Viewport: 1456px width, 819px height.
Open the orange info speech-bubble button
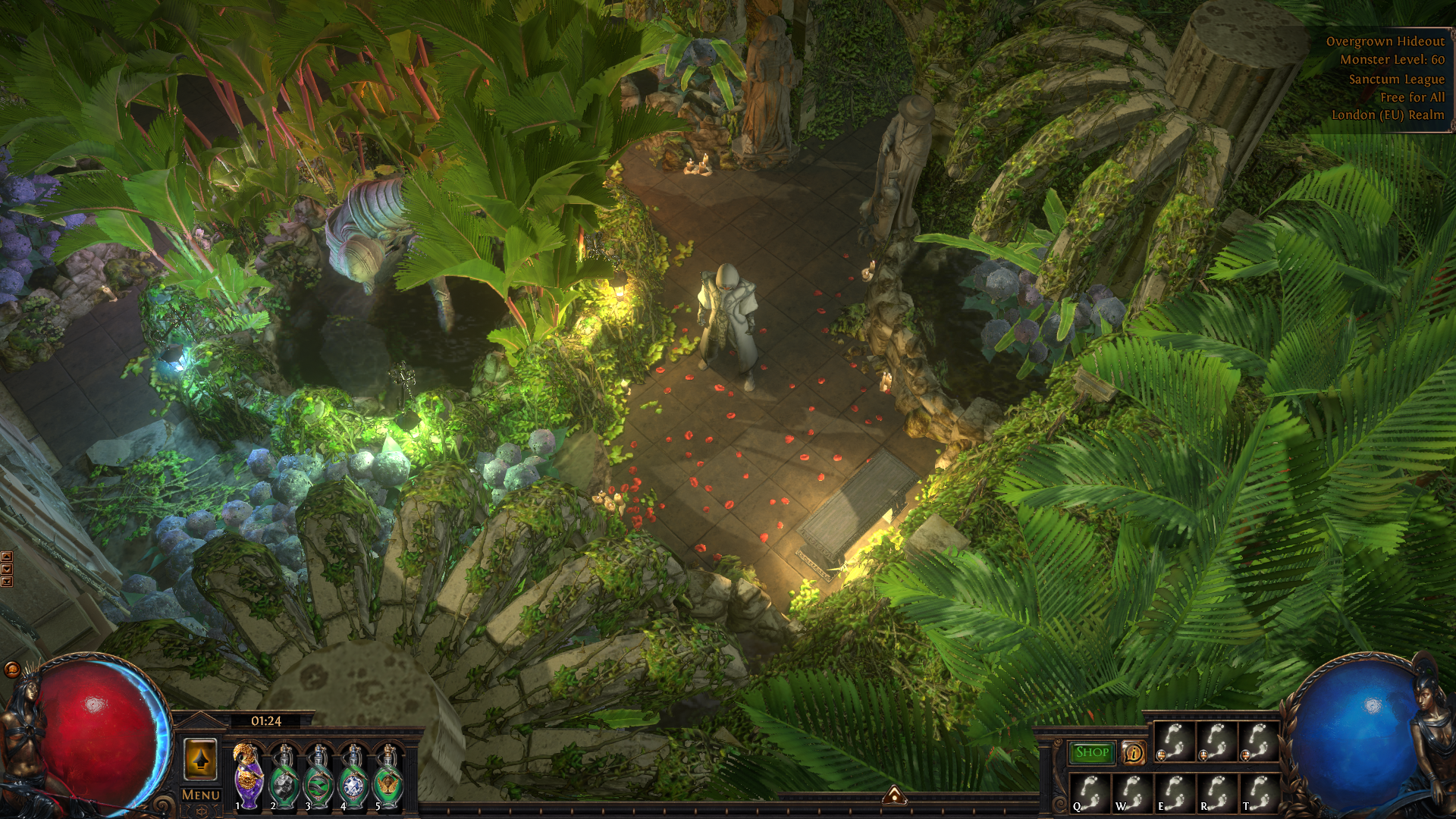coord(1134,752)
